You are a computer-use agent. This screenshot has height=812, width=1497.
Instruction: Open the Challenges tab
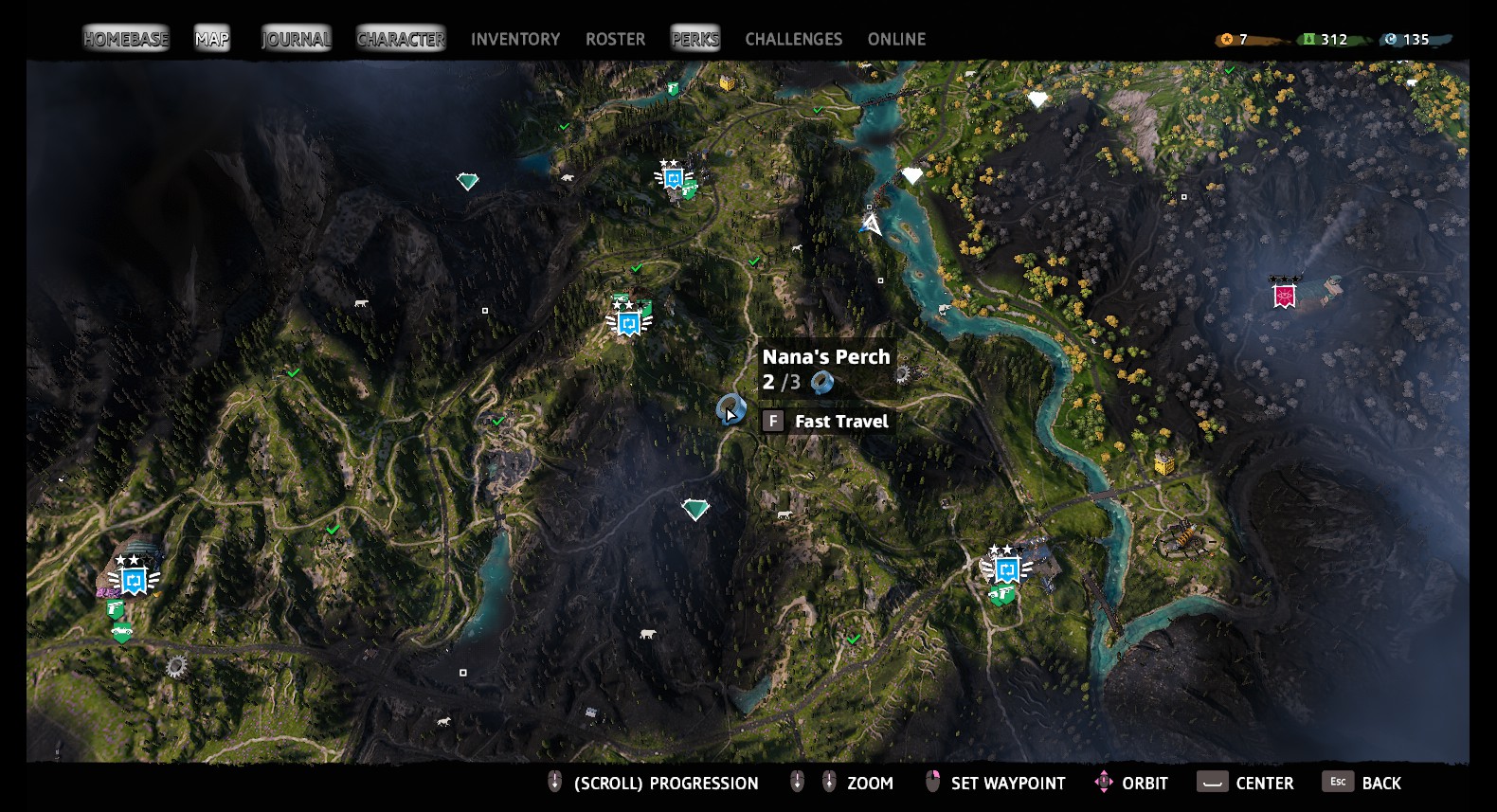pyautogui.click(x=793, y=39)
